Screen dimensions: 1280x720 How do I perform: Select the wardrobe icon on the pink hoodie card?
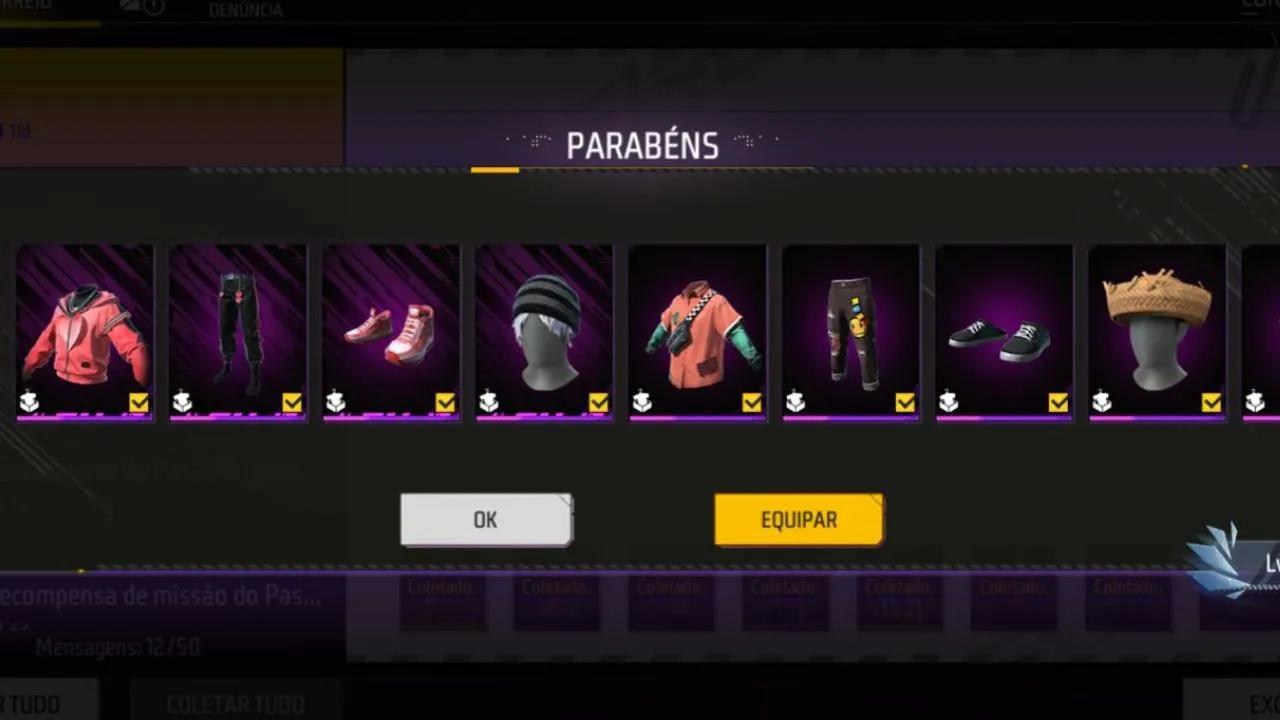click(29, 400)
